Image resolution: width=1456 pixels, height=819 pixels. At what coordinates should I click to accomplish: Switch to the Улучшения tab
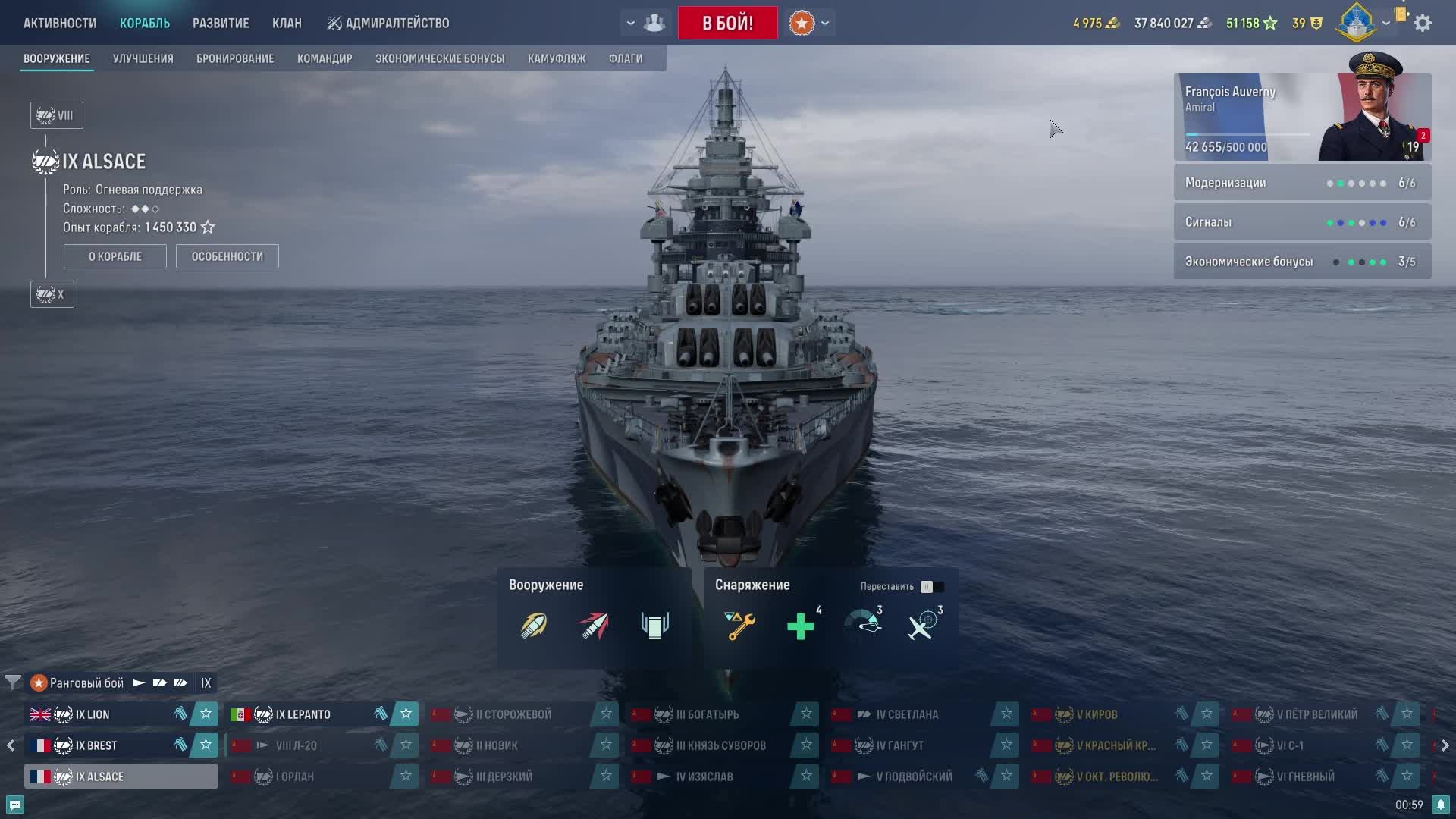pos(143,58)
